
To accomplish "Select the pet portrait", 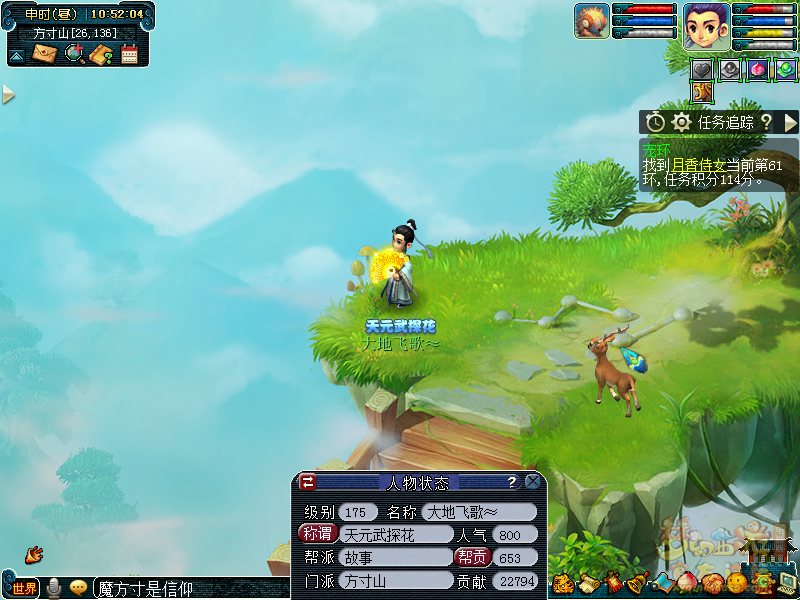I will pos(591,21).
